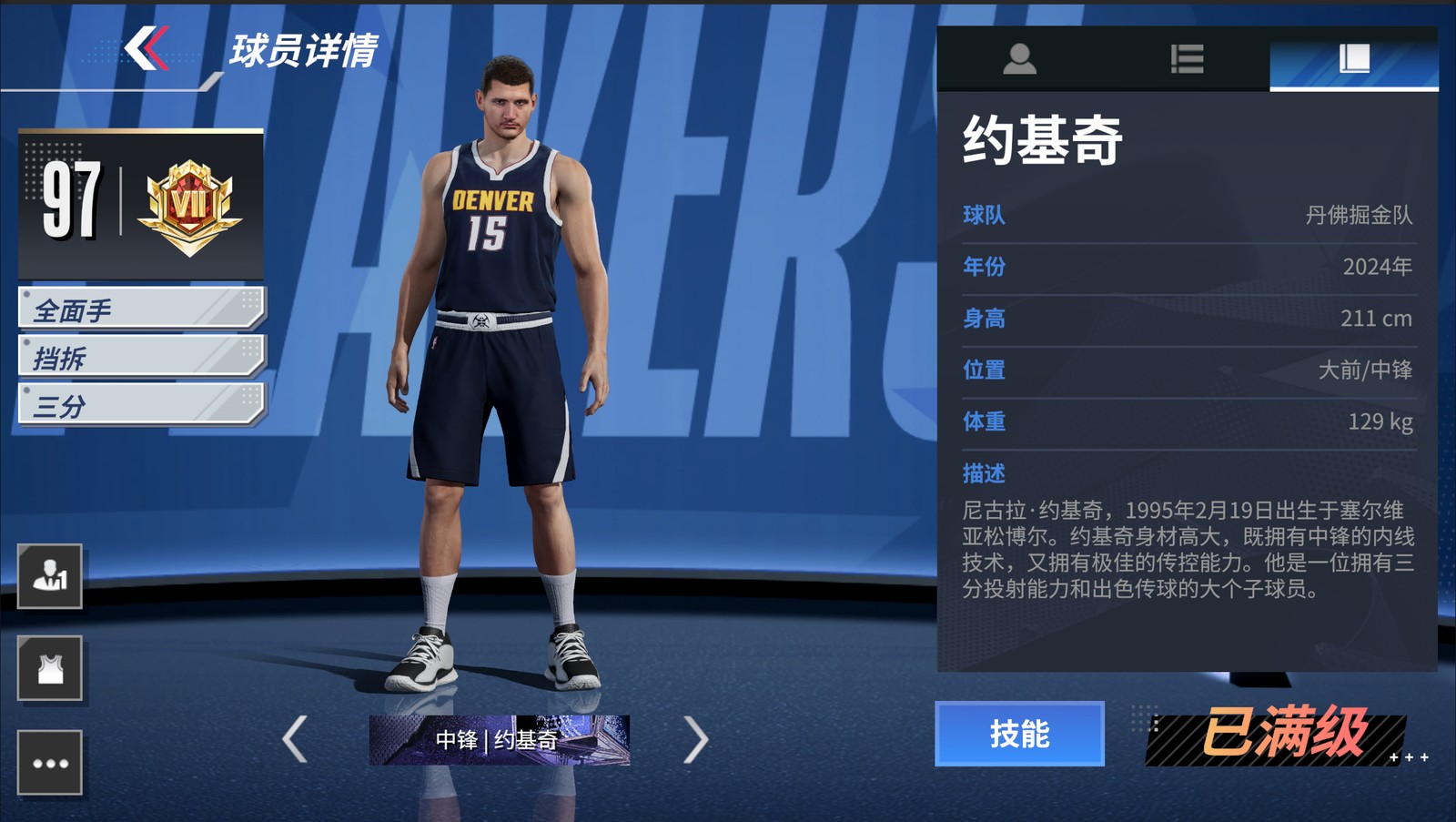Switch to the player profile silhouette tab
Screen dimensions: 1456x822
point(1019,59)
